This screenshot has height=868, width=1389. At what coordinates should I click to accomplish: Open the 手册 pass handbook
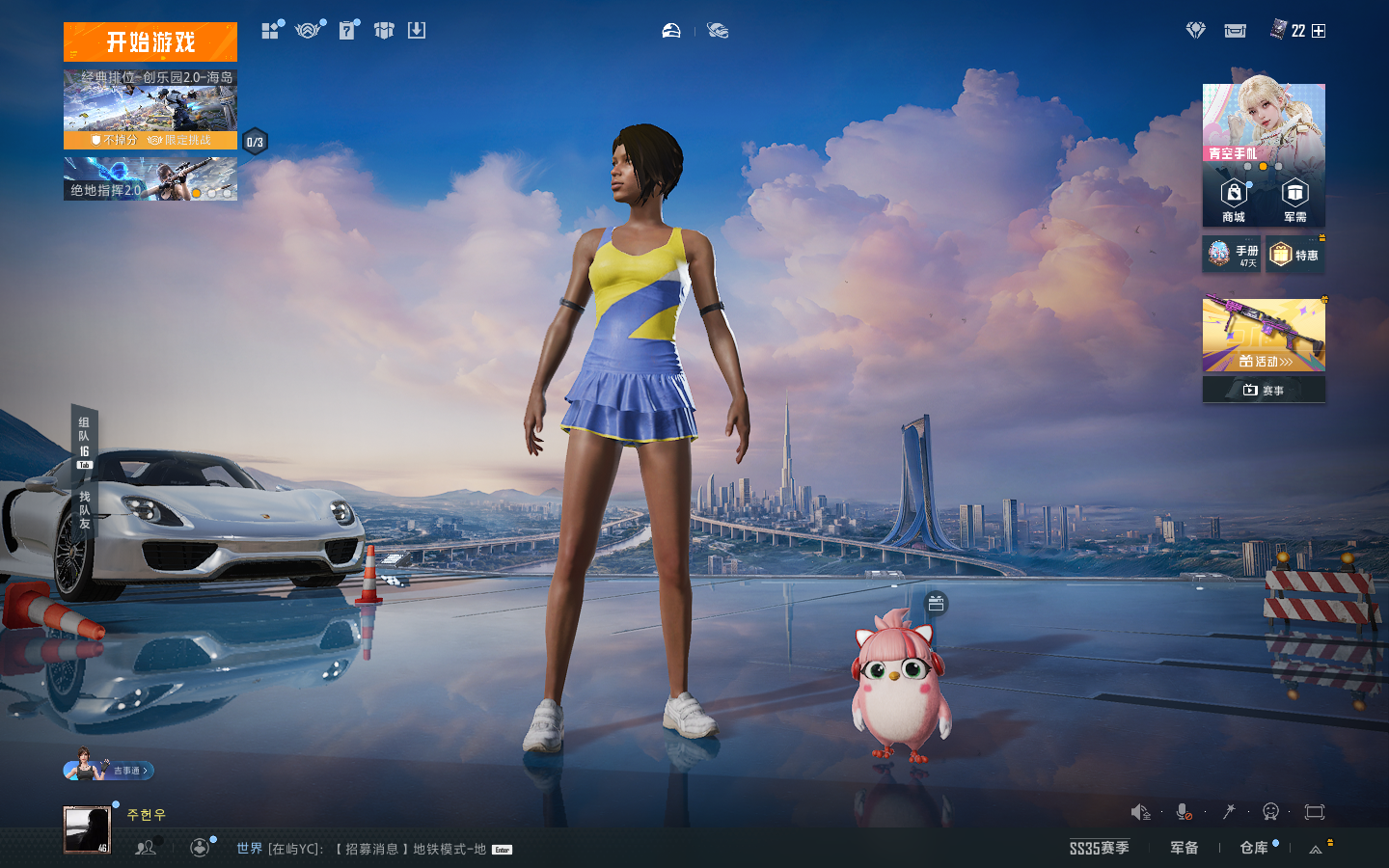pyautogui.click(x=1232, y=255)
